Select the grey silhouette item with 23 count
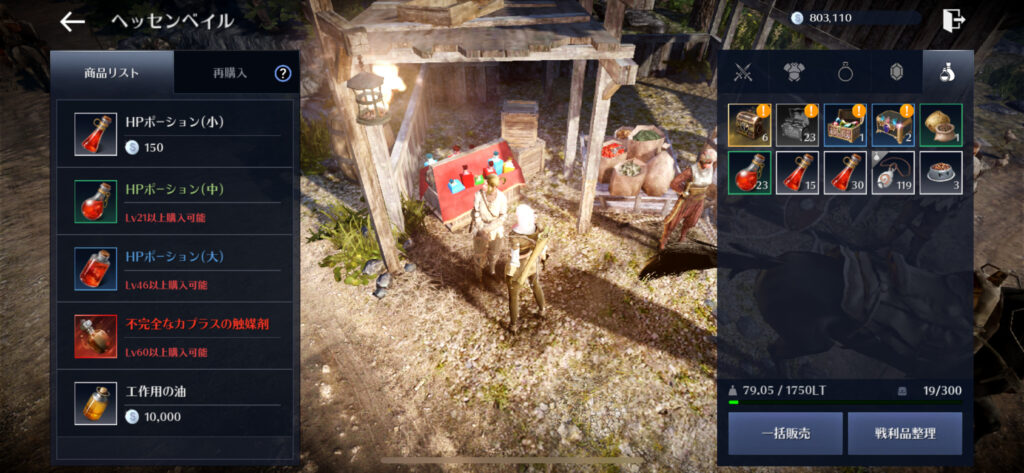This screenshot has height=473, width=1024. [x=795, y=125]
